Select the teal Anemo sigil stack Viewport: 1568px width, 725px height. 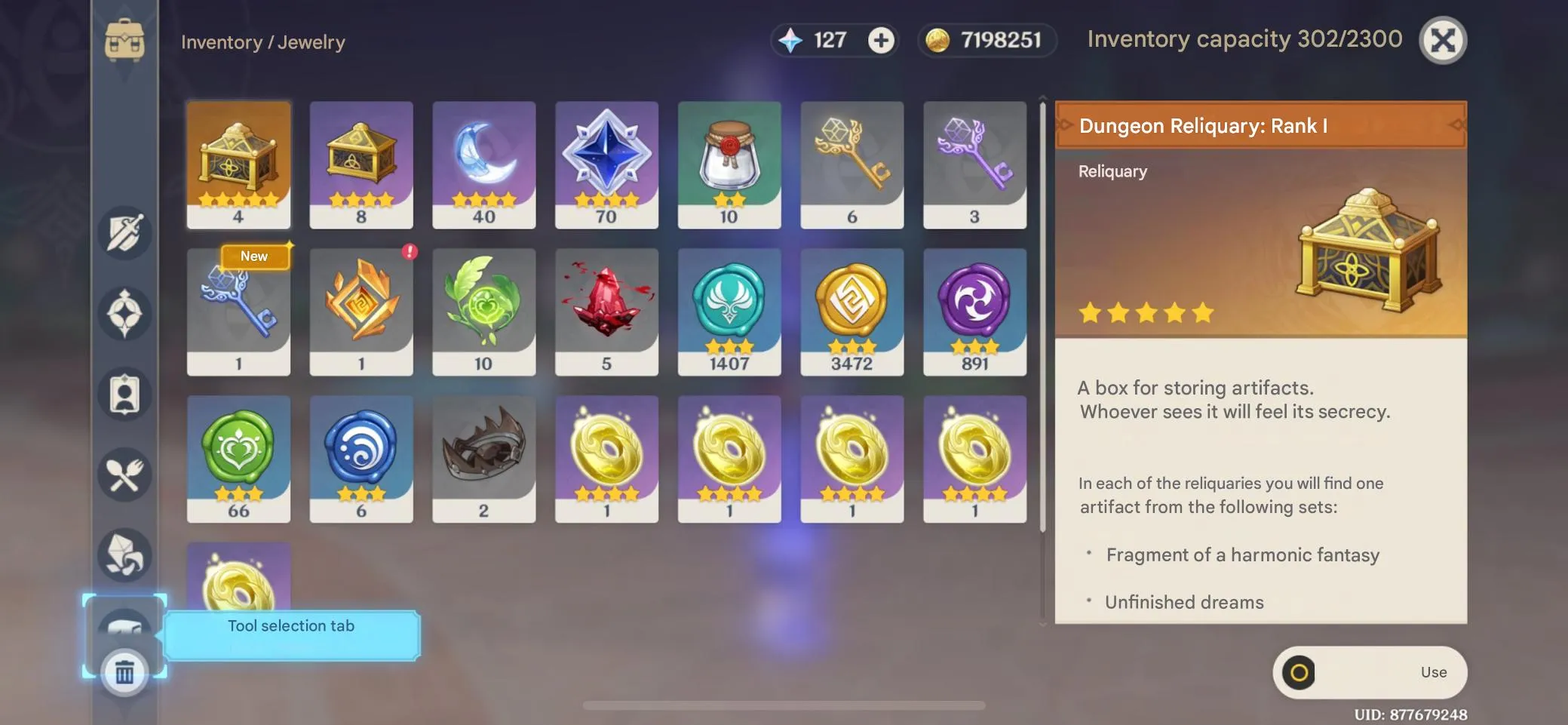(729, 312)
